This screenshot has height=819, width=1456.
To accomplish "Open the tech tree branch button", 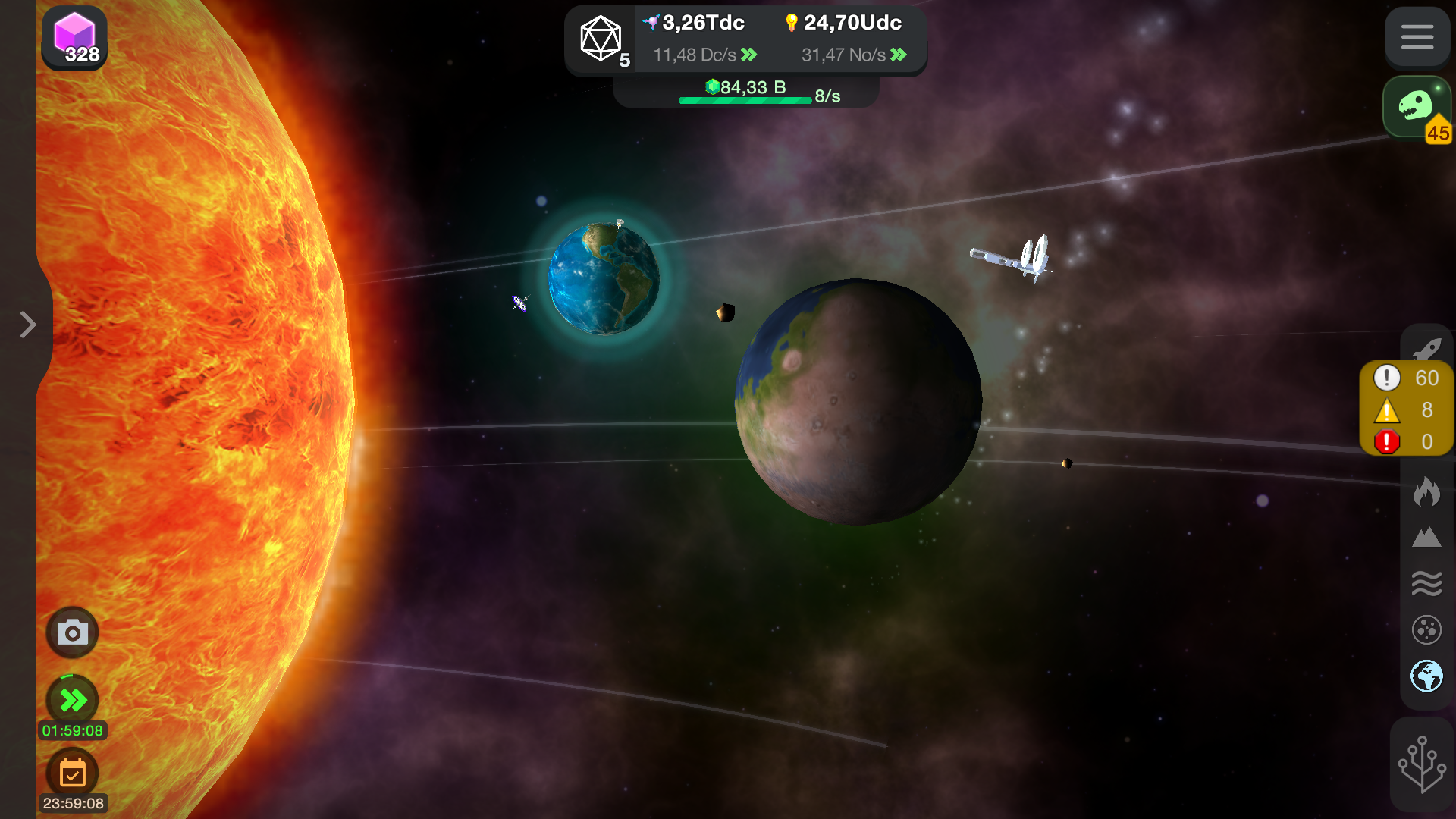I will coord(1422,764).
